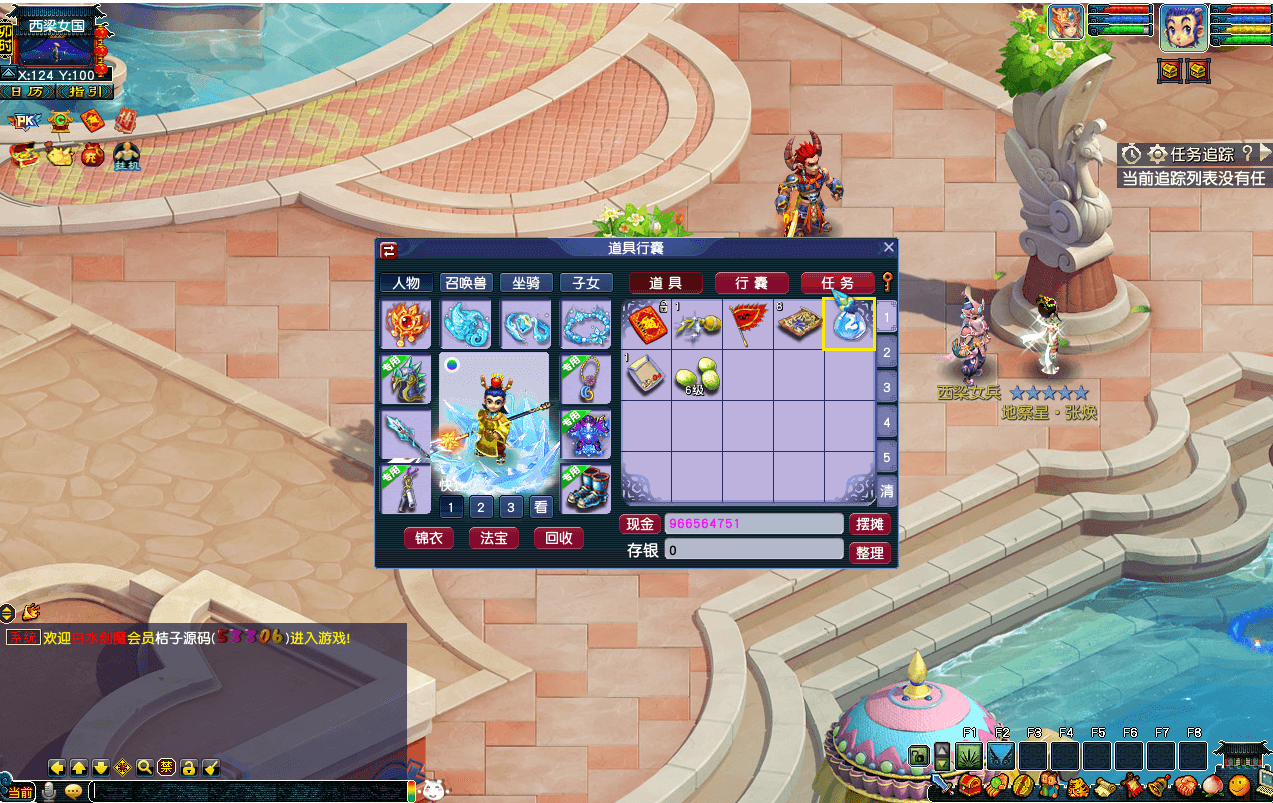The height and width of the screenshot is (803, 1273).
Task: Open the 日历 calendar button
Action: 28,92
